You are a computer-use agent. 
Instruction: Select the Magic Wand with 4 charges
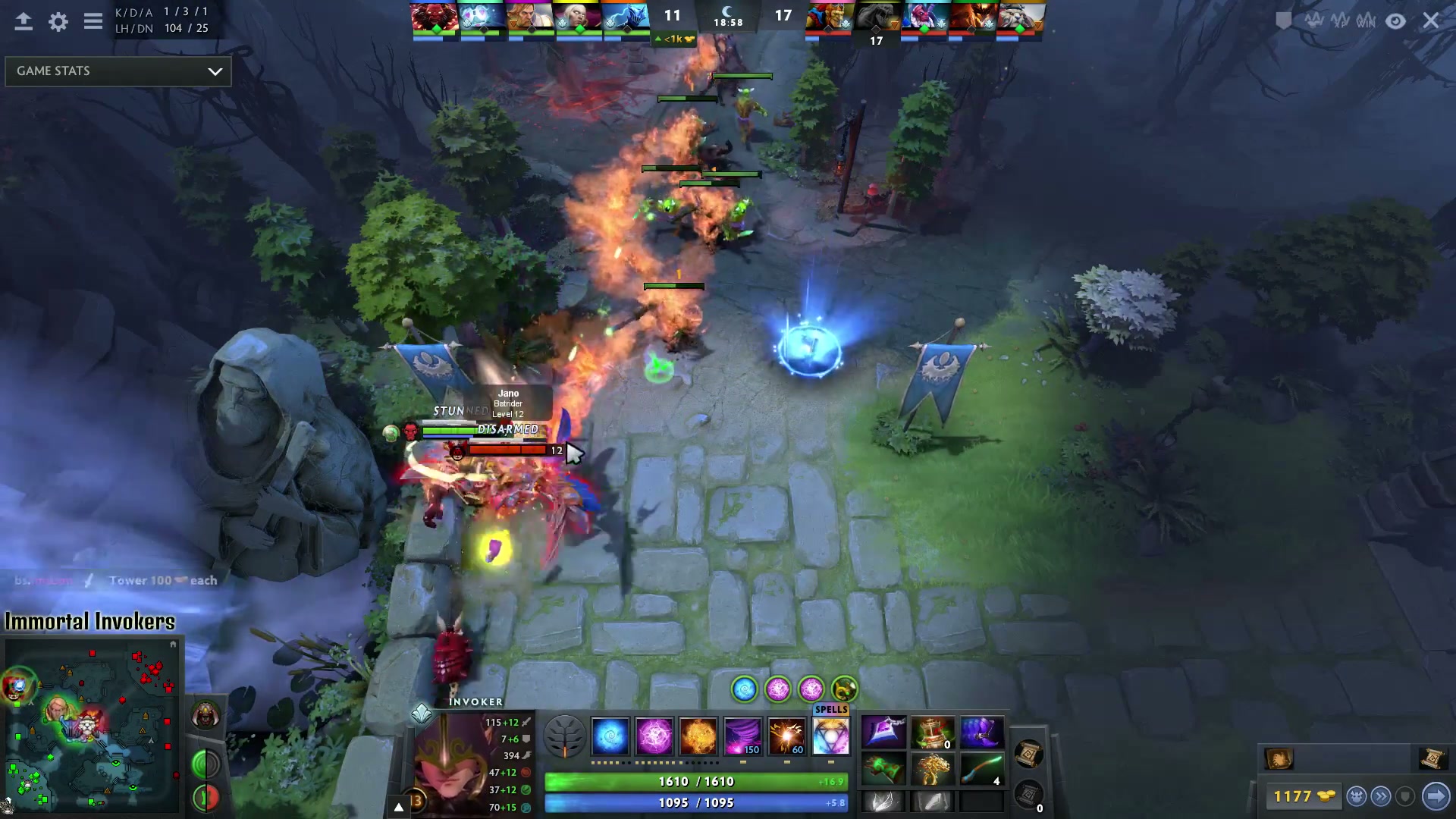tap(982, 768)
